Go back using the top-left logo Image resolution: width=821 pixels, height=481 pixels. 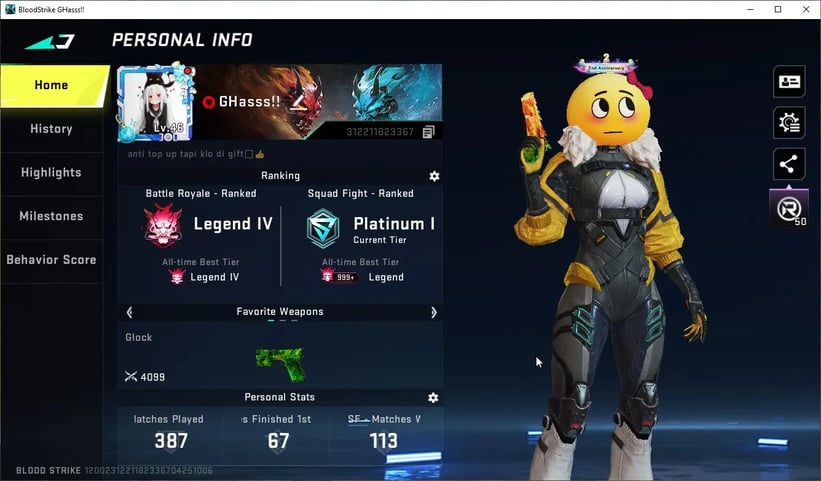49,41
